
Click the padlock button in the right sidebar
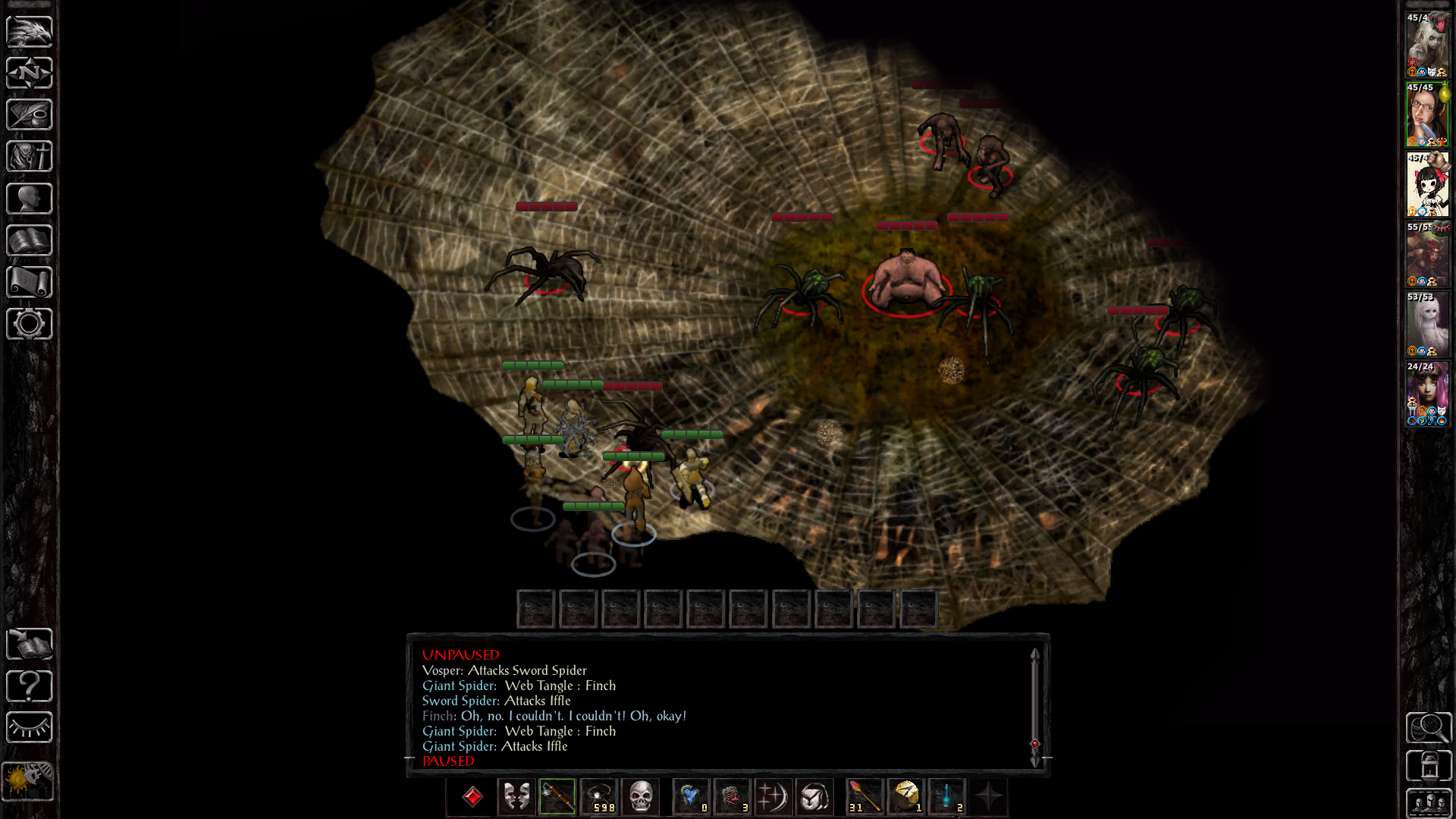(1429, 766)
